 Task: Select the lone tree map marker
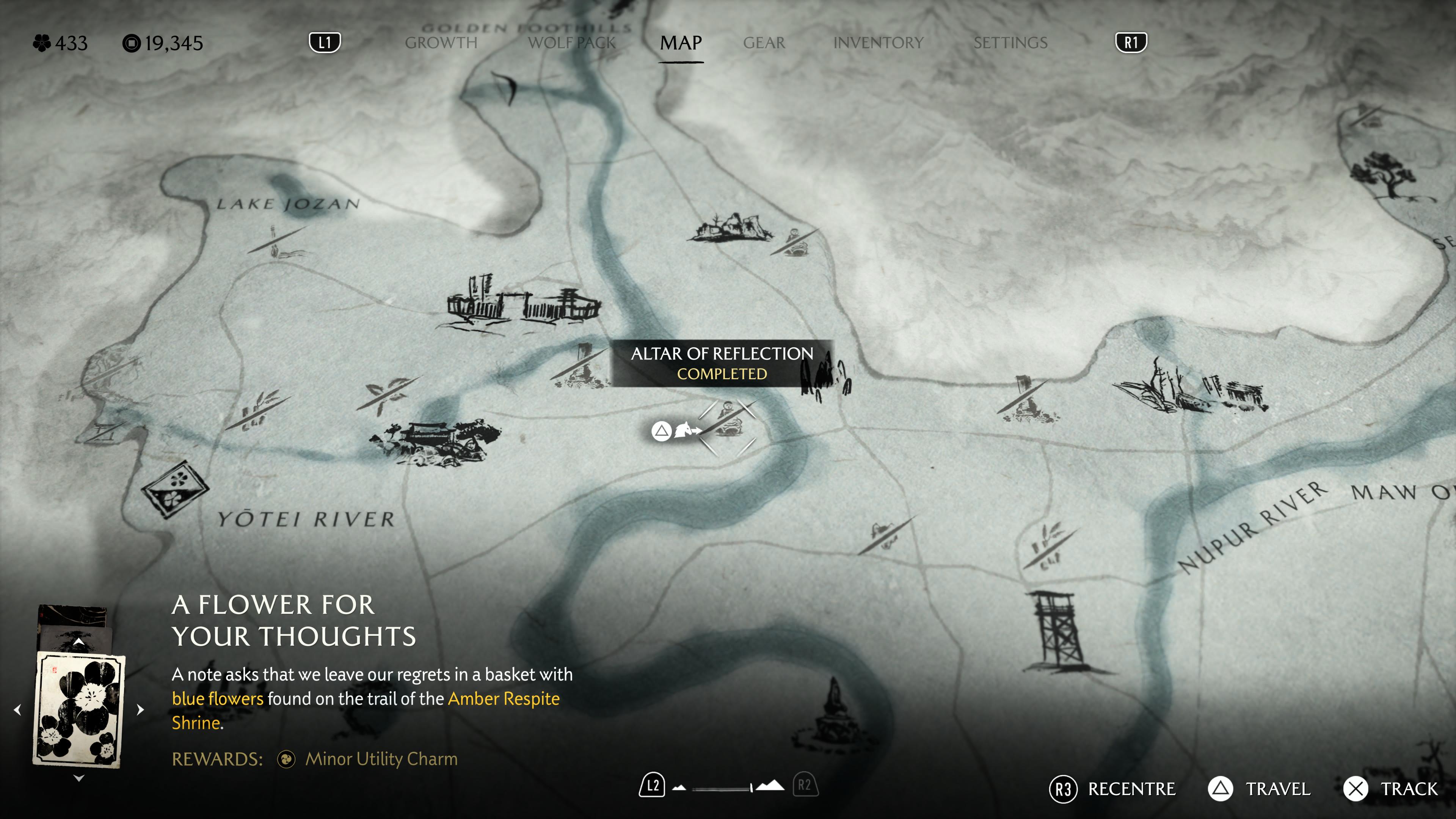[1385, 175]
